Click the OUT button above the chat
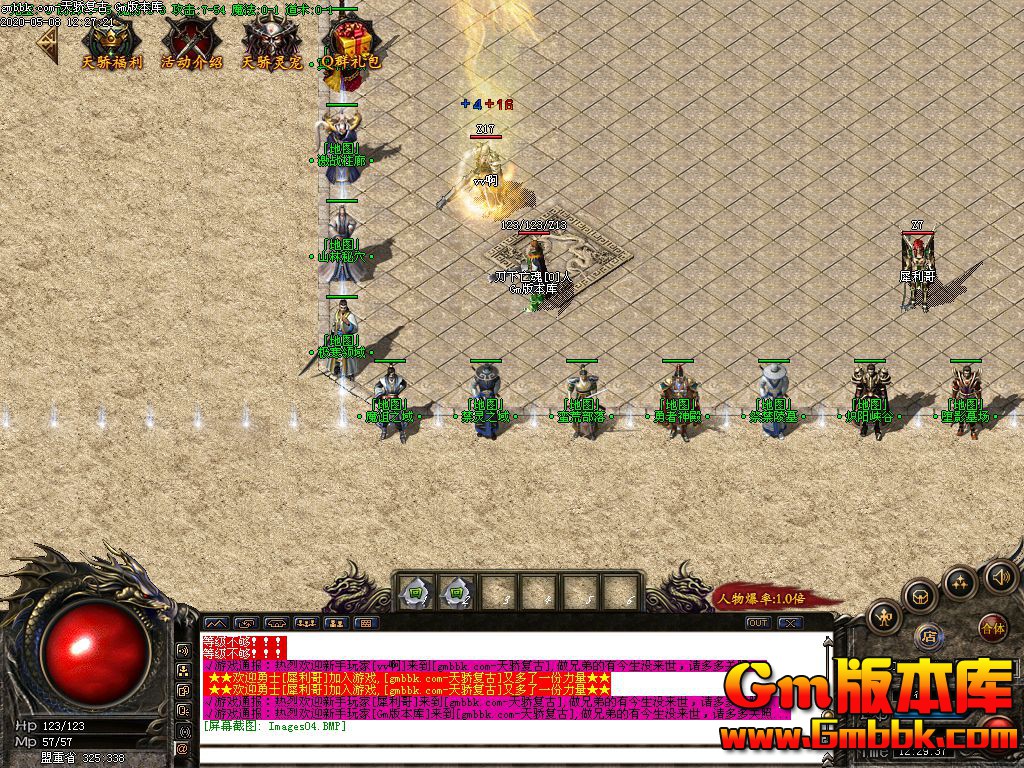 759,623
